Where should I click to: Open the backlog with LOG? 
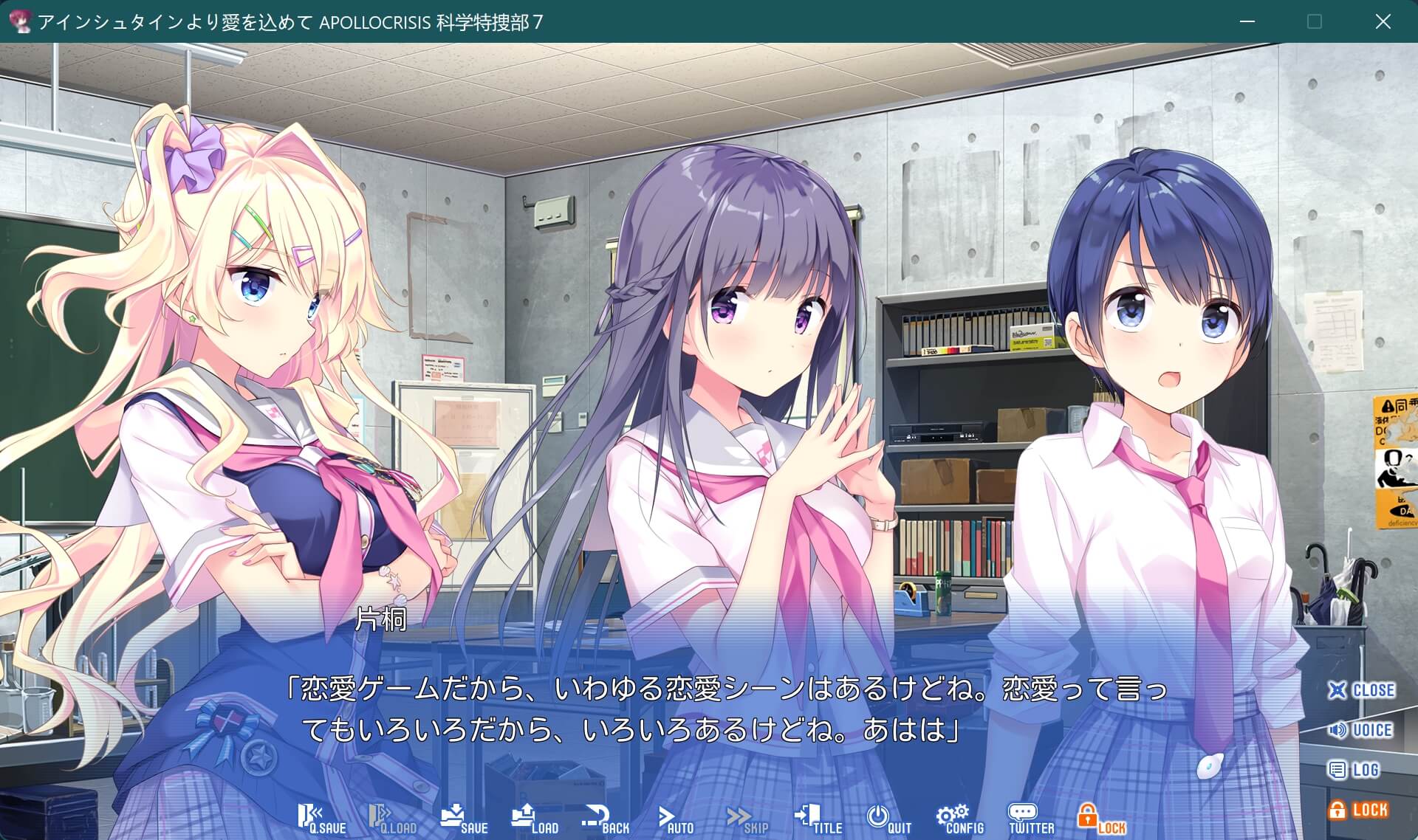(1354, 770)
